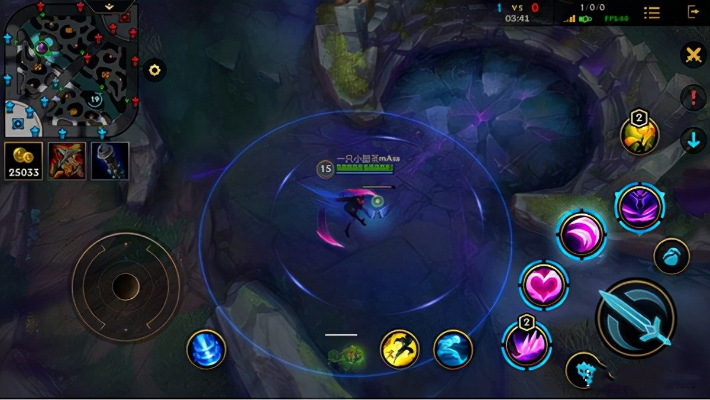Activate the blue recall button

tap(206, 349)
